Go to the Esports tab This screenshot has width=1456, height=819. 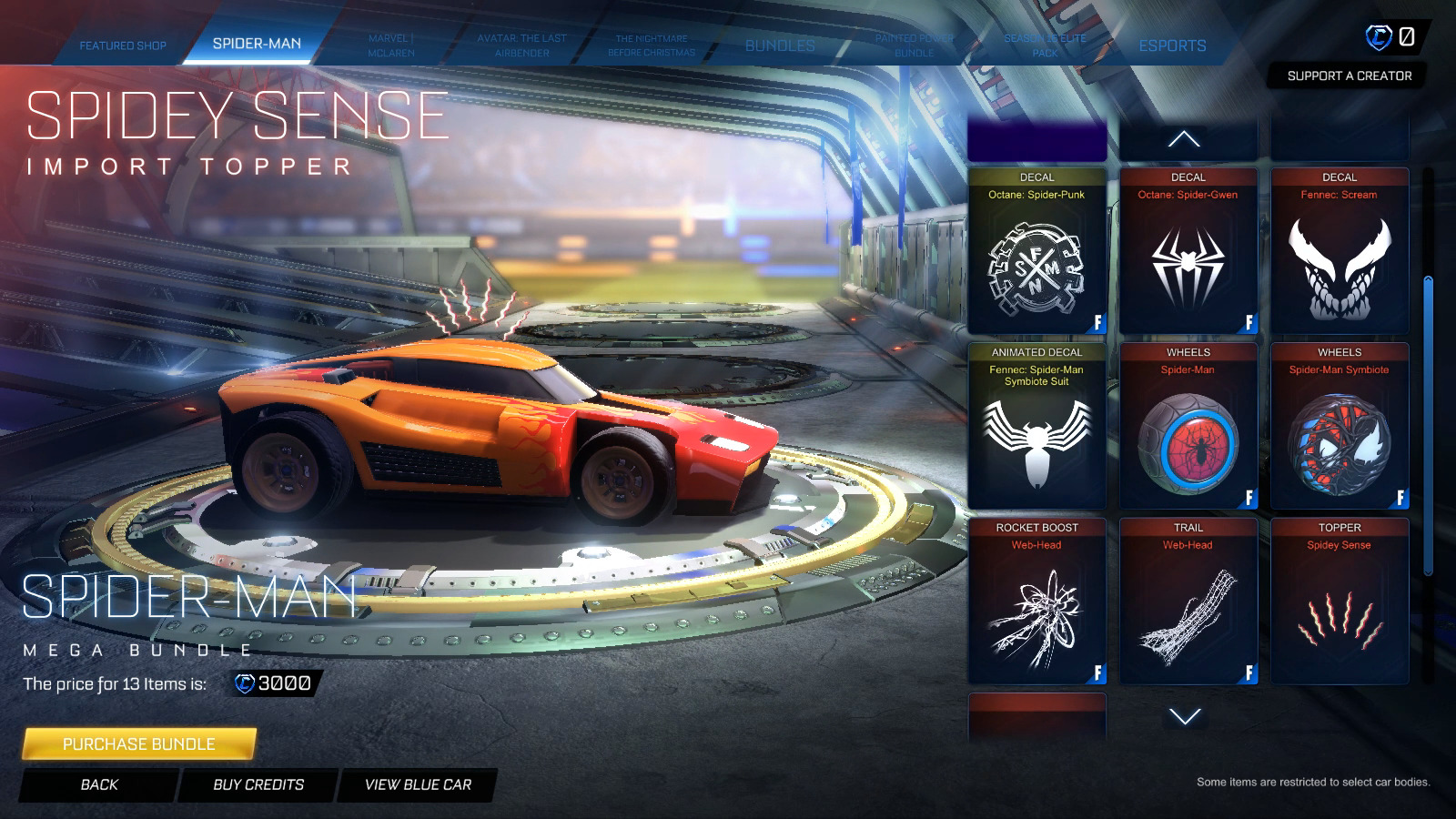point(1172,45)
